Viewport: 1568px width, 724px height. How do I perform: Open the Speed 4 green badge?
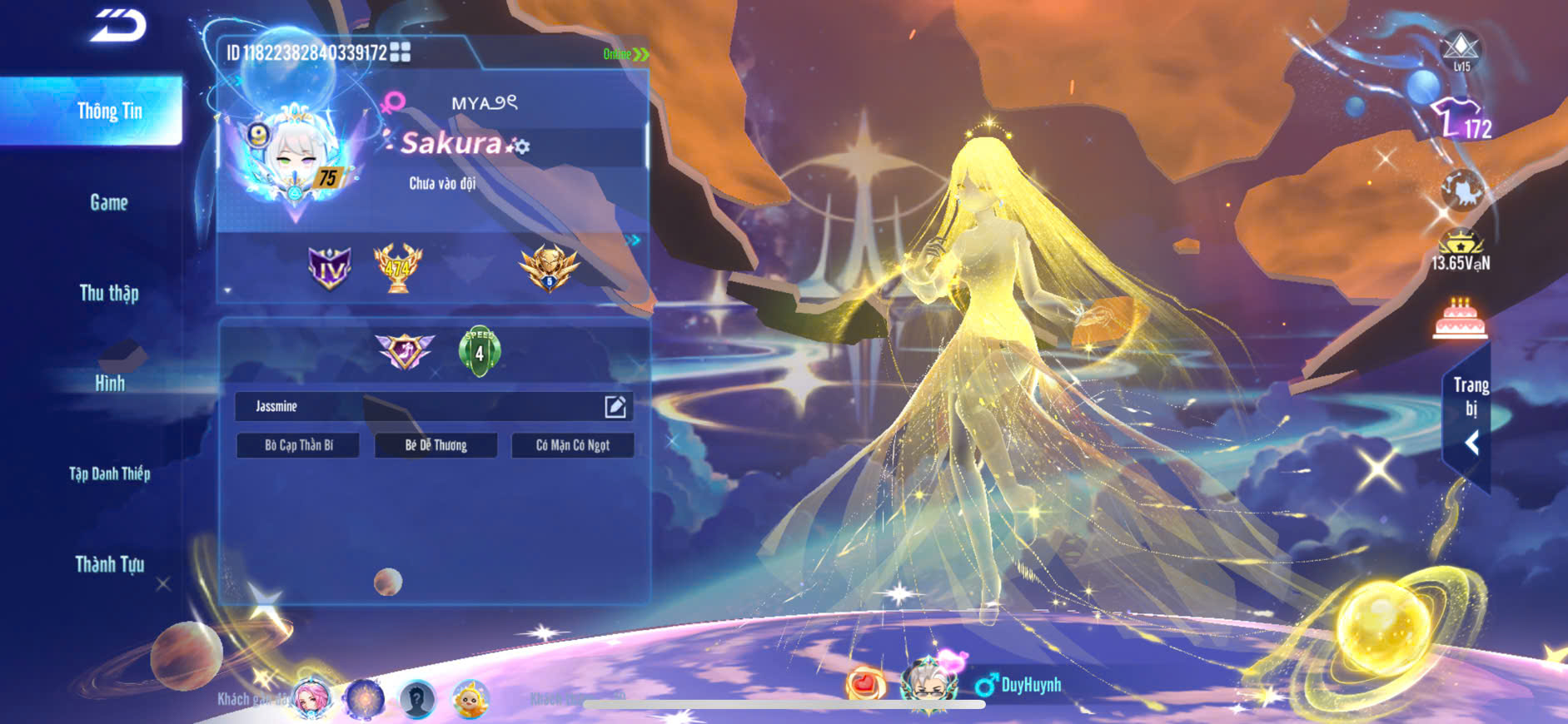point(479,351)
